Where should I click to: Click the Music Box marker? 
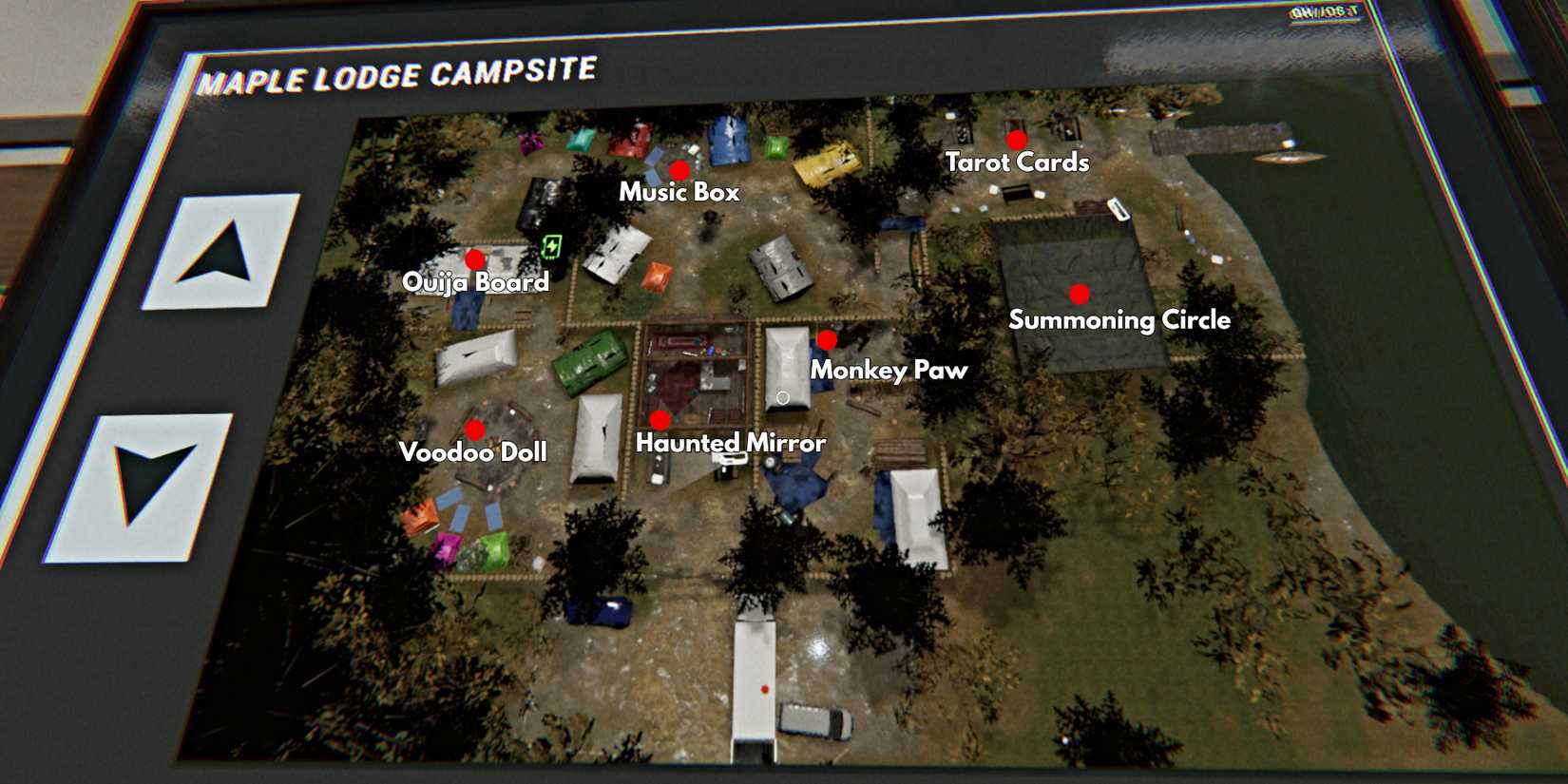(x=680, y=171)
